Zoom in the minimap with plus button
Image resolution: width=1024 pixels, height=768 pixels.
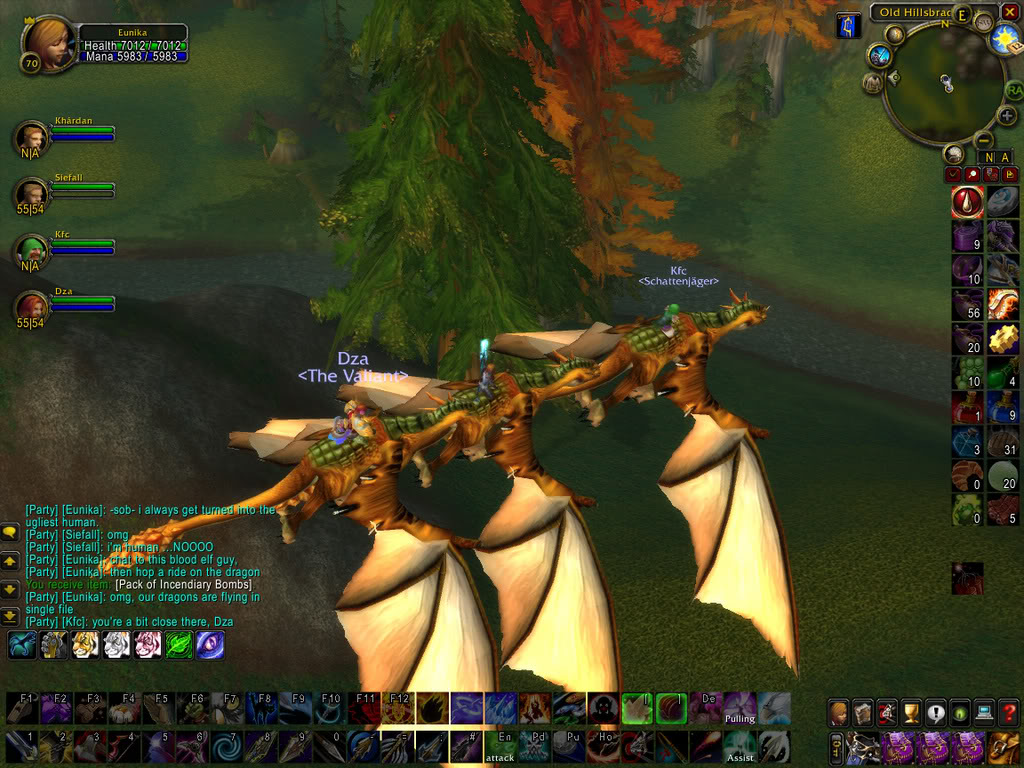click(1006, 116)
